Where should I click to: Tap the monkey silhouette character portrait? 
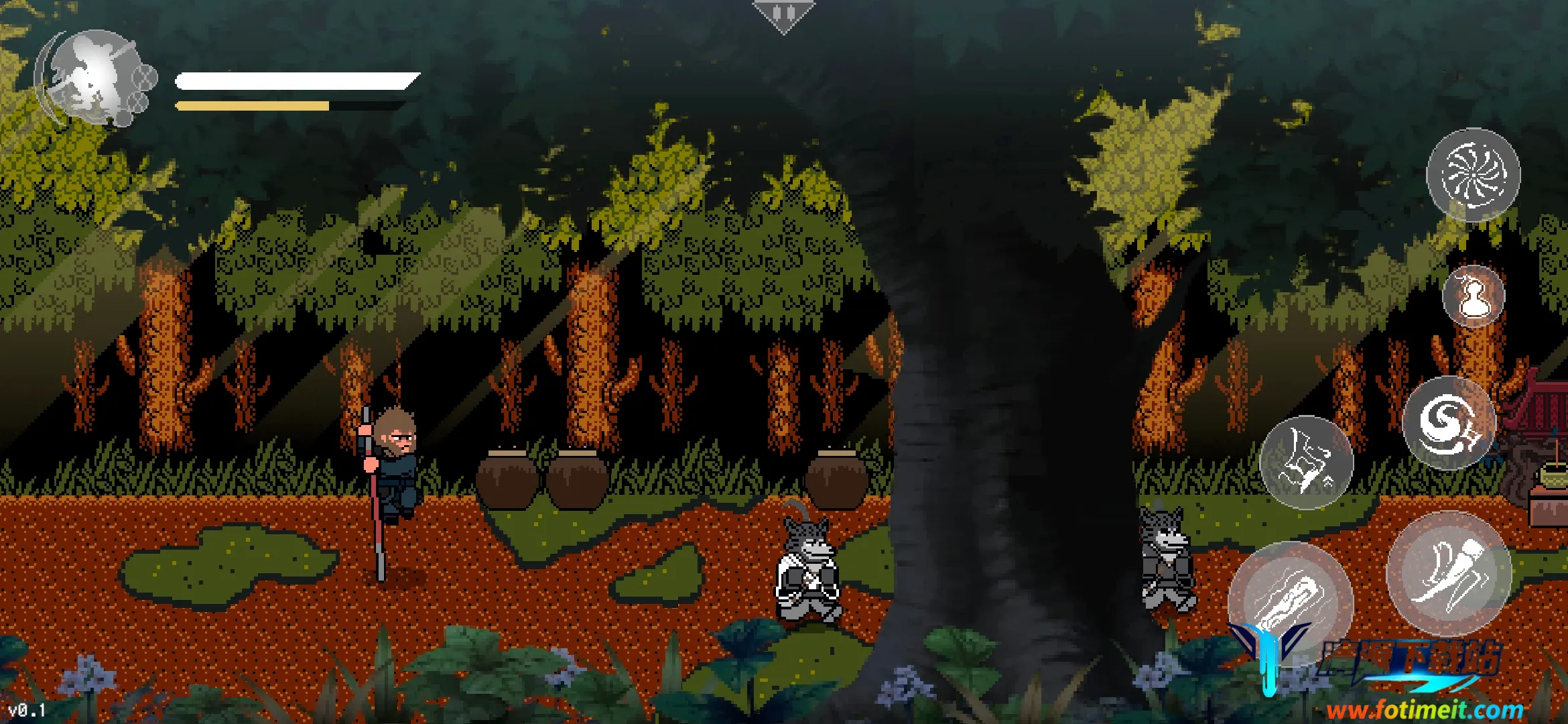point(97,78)
